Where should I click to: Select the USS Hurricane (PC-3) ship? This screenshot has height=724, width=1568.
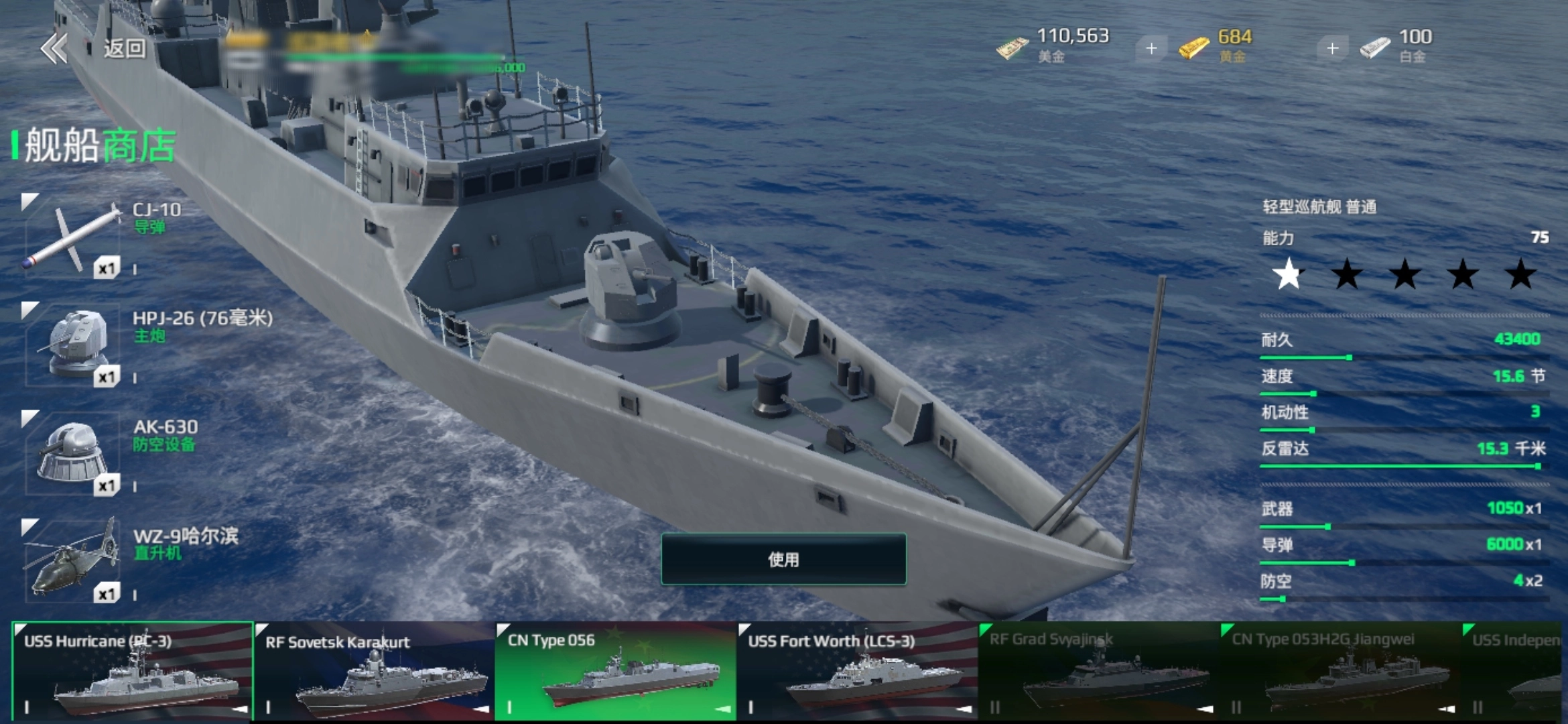(x=133, y=672)
